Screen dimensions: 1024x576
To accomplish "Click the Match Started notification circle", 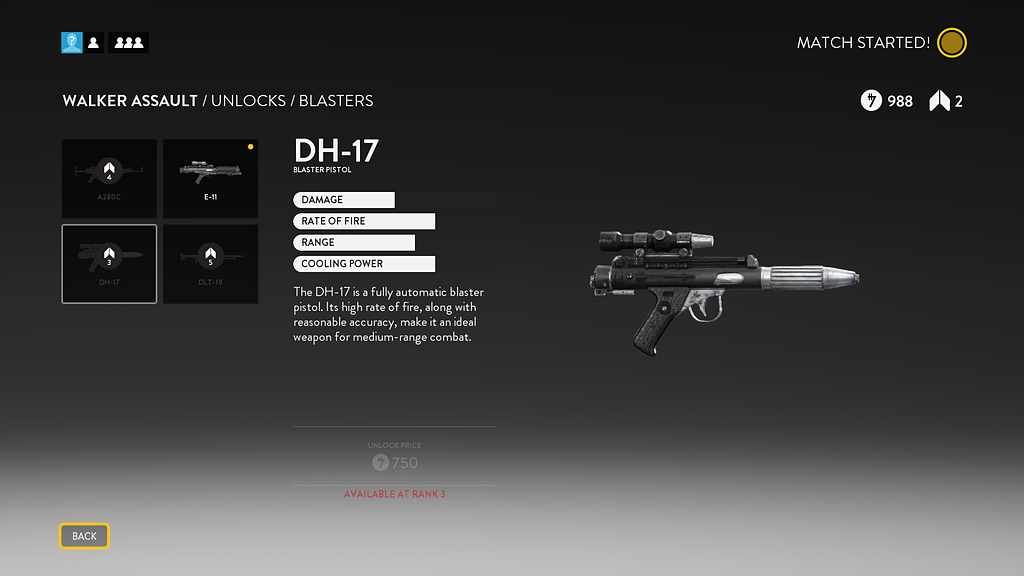I will pos(952,43).
